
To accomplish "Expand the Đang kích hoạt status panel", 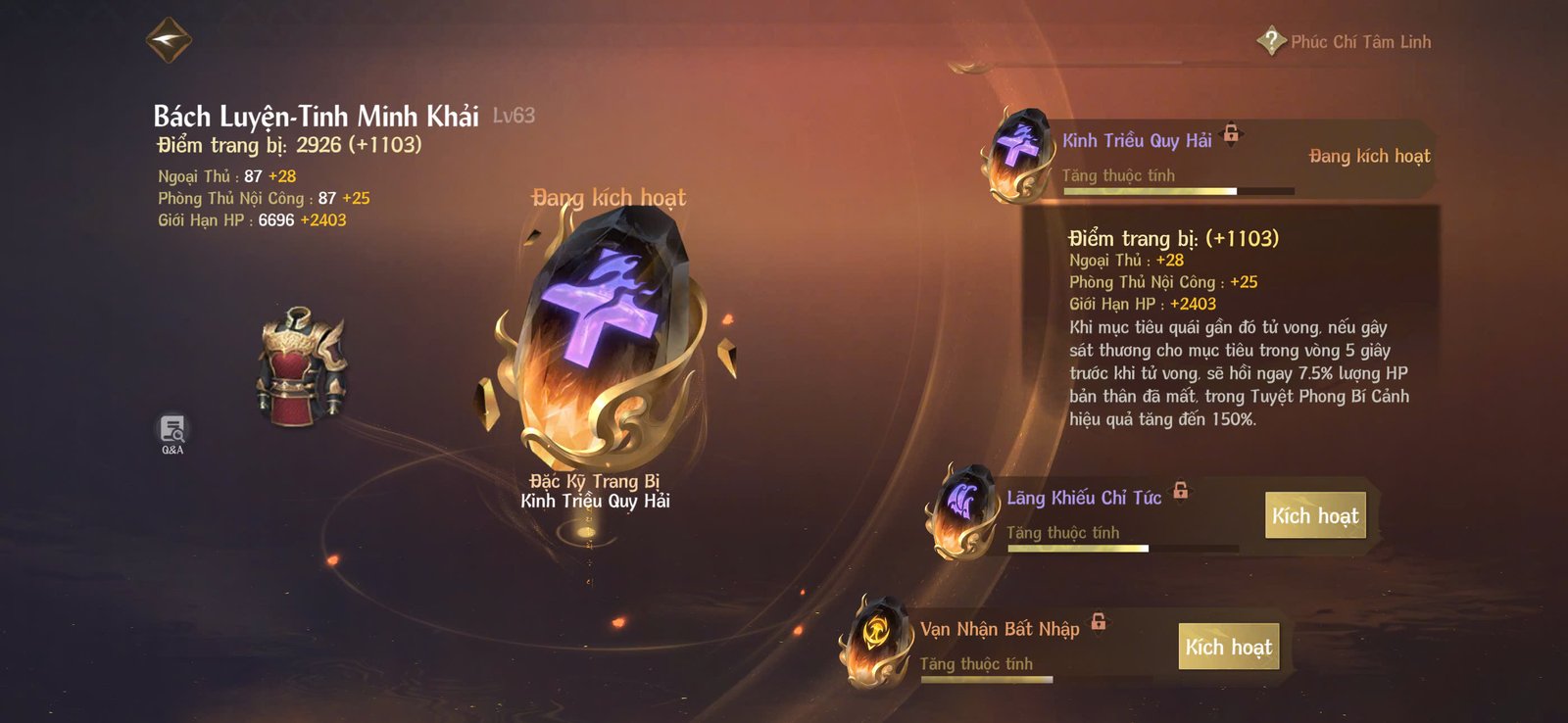I will [x=1370, y=155].
